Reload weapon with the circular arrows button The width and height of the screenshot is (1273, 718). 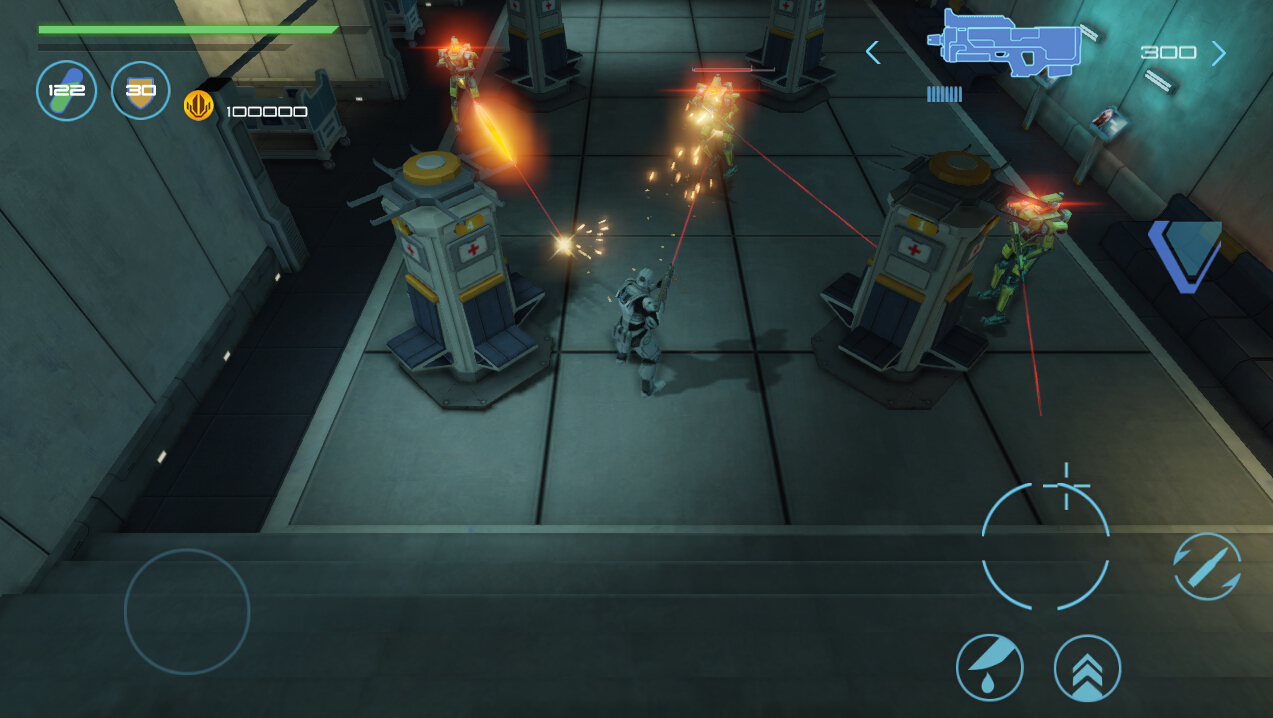coord(1207,566)
